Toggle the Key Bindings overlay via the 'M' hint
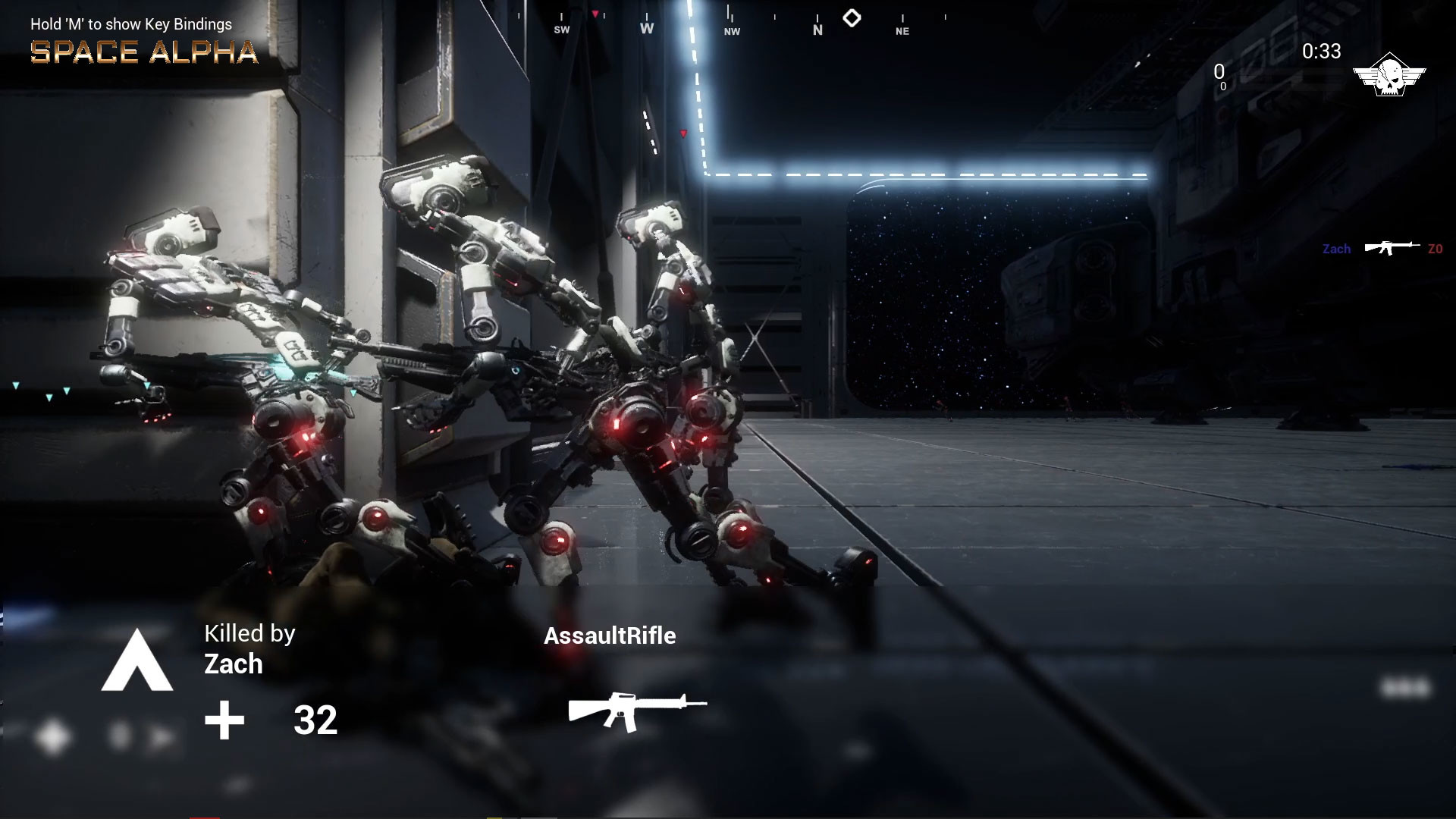 tap(130, 24)
